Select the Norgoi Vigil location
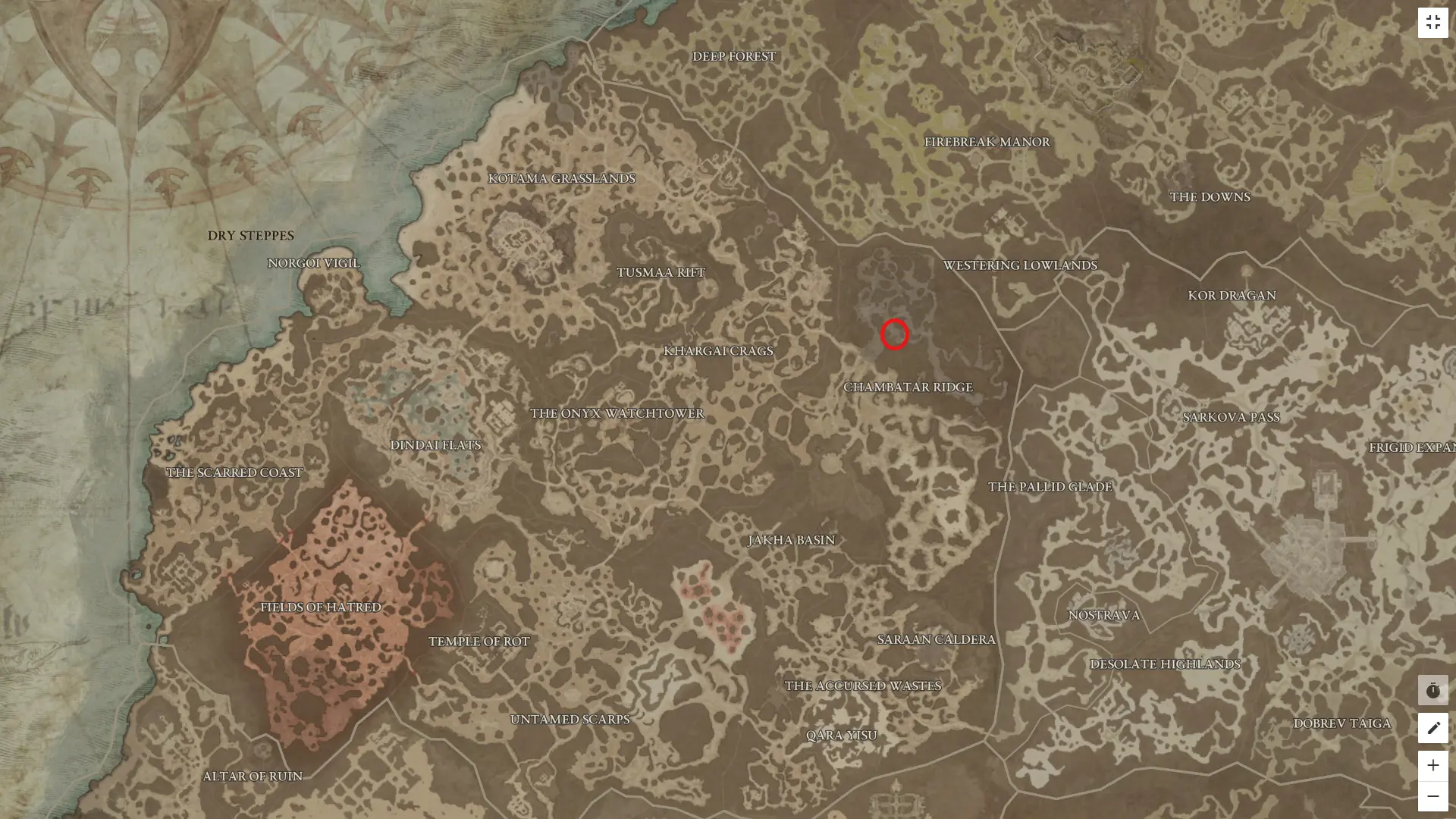This screenshot has height=819, width=1456. (314, 262)
